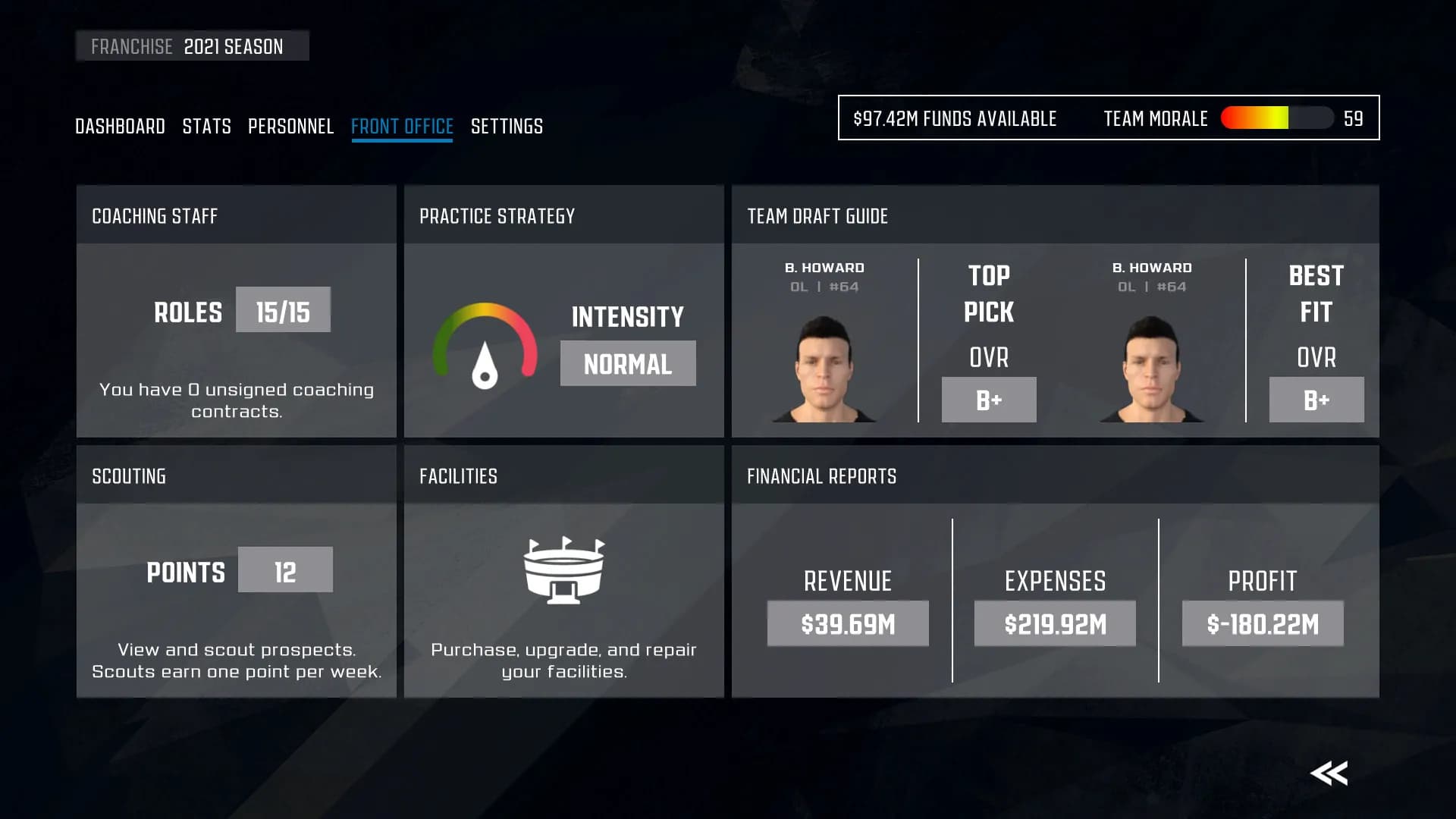Viewport: 1456px width, 819px height.
Task: Switch to the Dashboard tab
Action: (120, 126)
